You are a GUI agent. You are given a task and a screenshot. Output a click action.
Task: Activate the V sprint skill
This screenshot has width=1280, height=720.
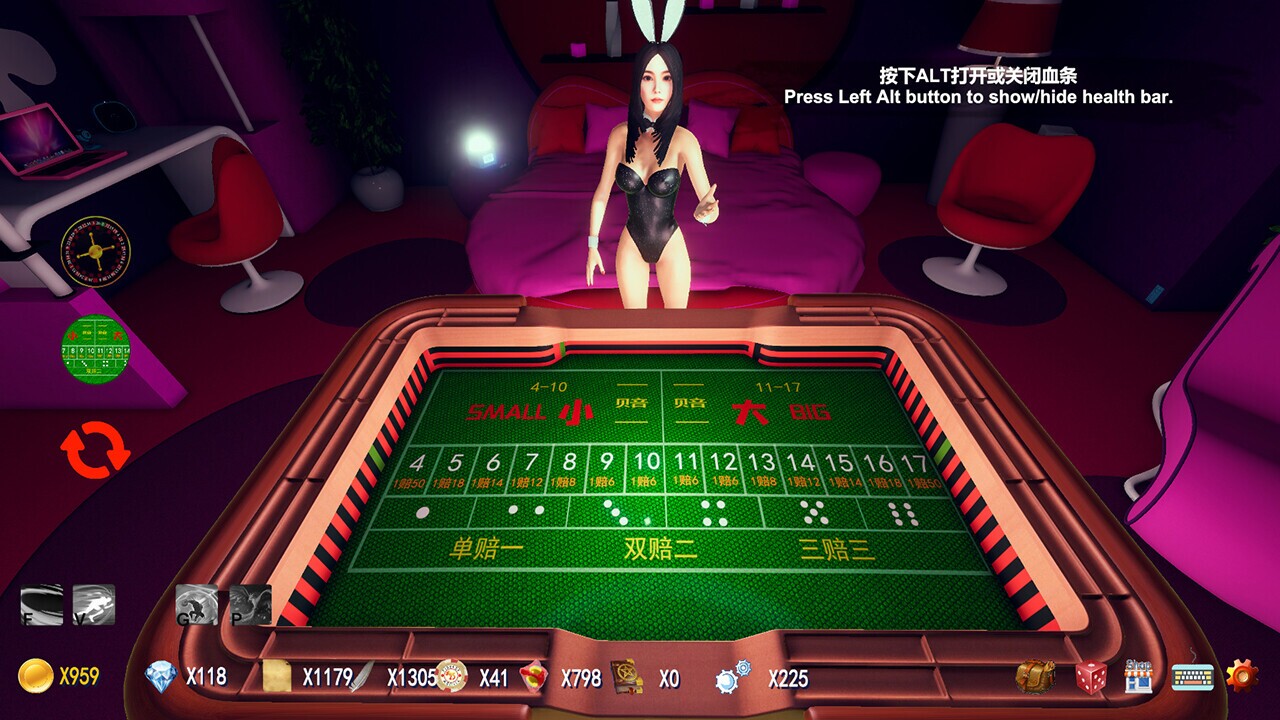coord(95,602)
